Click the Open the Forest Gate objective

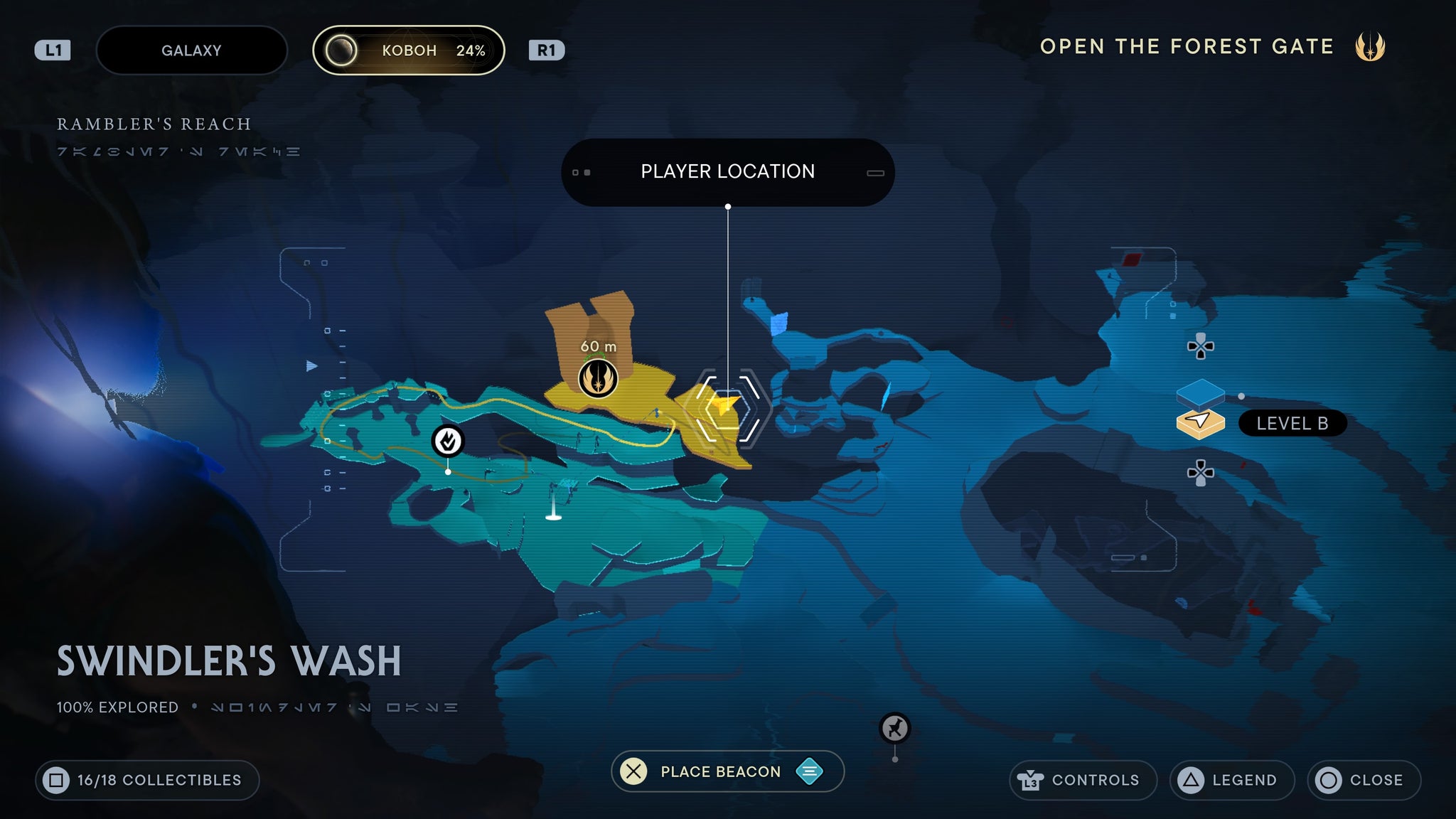(1187, 47)
